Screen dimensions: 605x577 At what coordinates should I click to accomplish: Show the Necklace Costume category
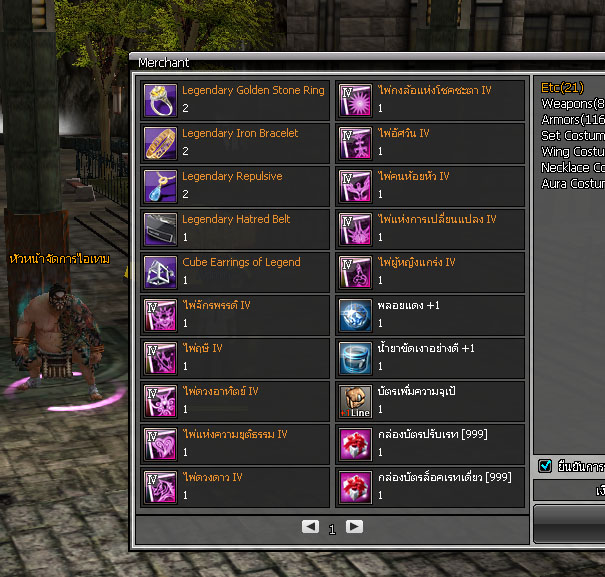572,167
